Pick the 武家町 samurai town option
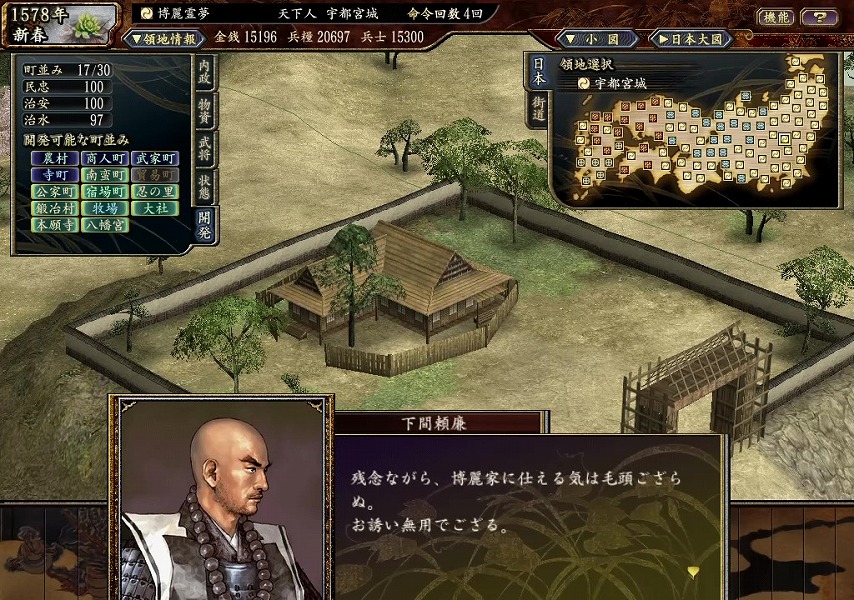 154,158
